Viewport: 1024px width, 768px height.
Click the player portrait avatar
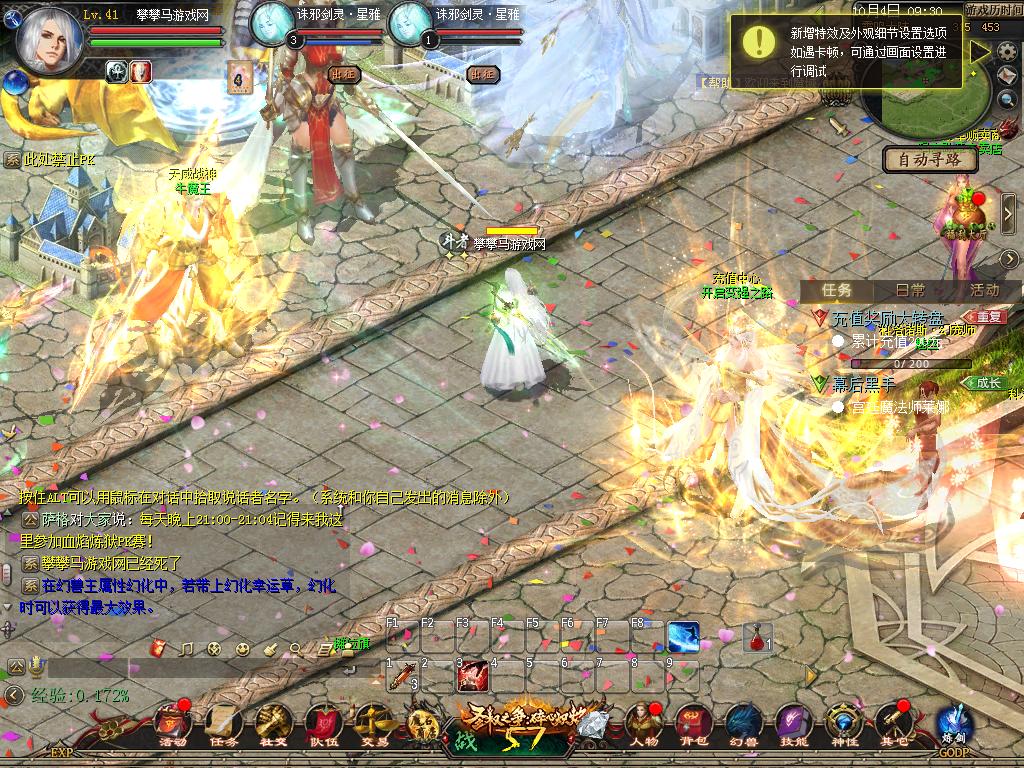(x=50, y=40)
